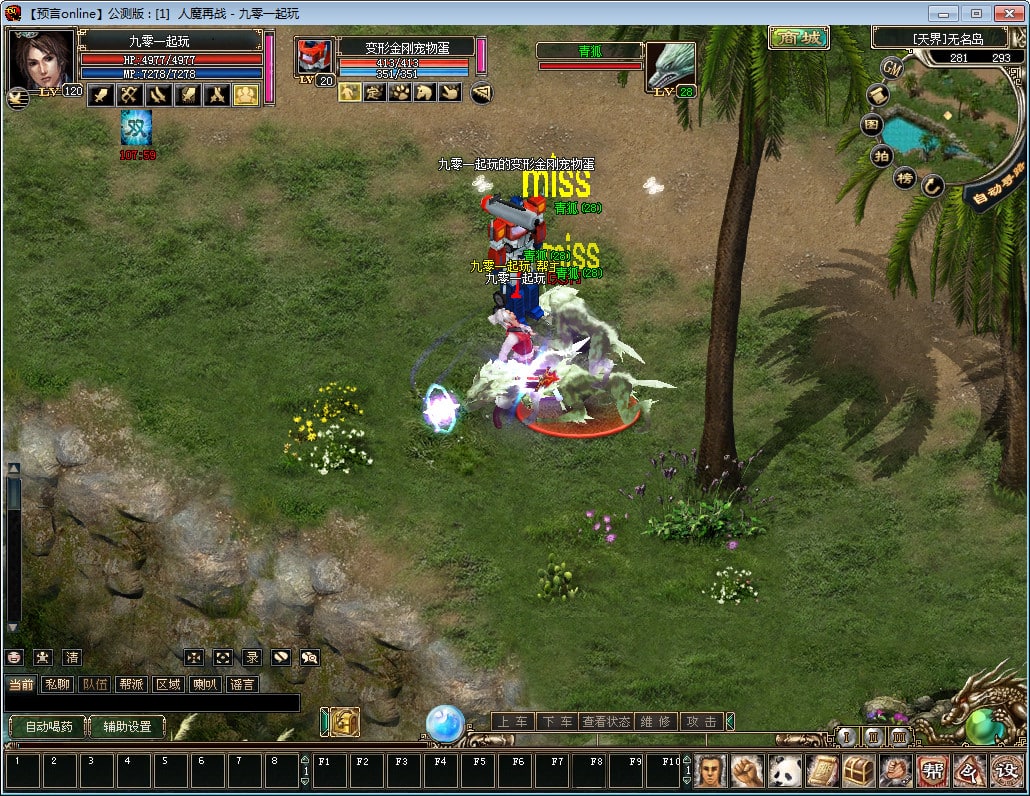Screen dimensions: 1030x796
Task: Open the 设 settings icon
Action: click(x=1005, y=771)
